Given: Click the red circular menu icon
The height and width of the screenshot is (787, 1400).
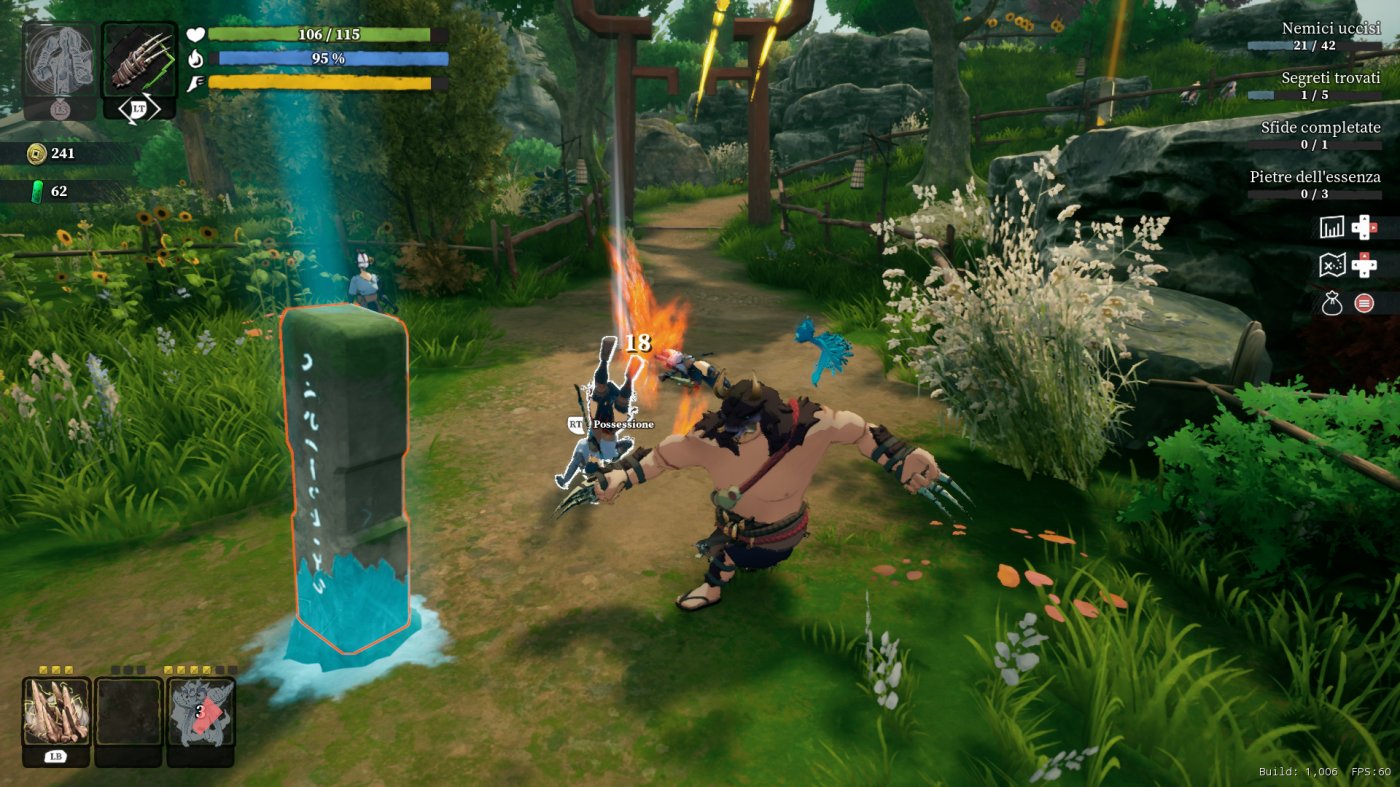Looking at the screenshot, I should [x=1364, y=303].
